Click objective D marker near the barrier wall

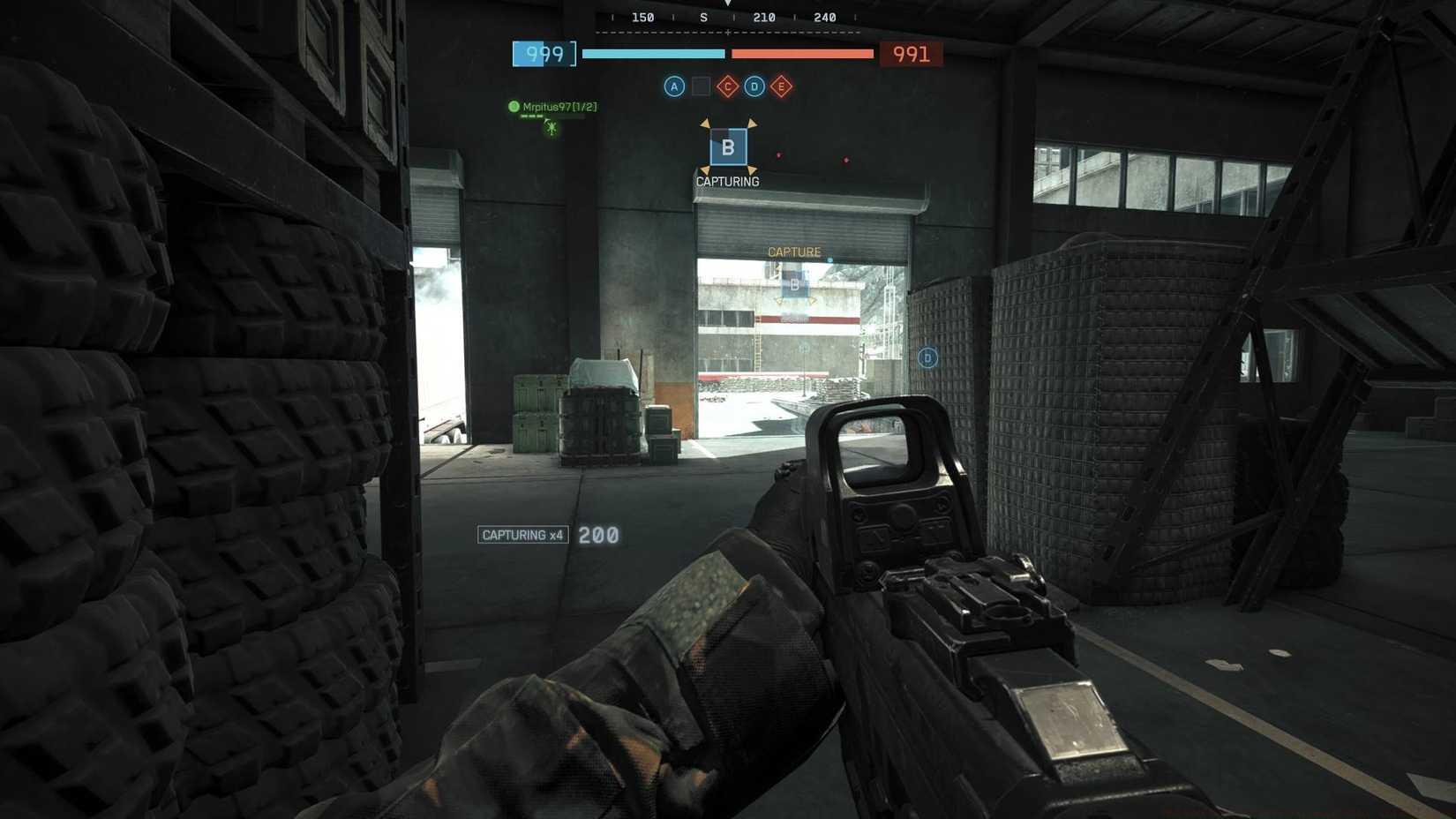[x=927, y=357]
